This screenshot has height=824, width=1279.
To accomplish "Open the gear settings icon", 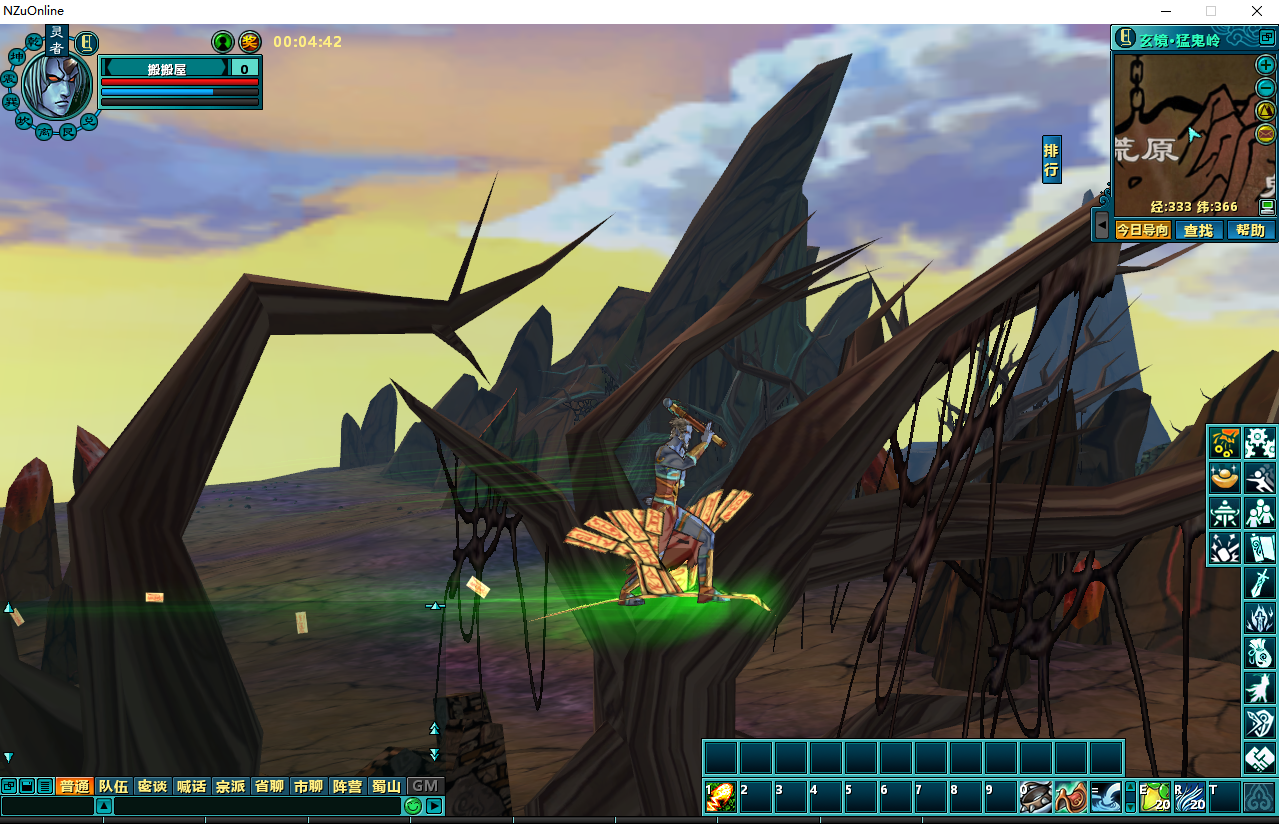I will click(x=1260, y=442).
